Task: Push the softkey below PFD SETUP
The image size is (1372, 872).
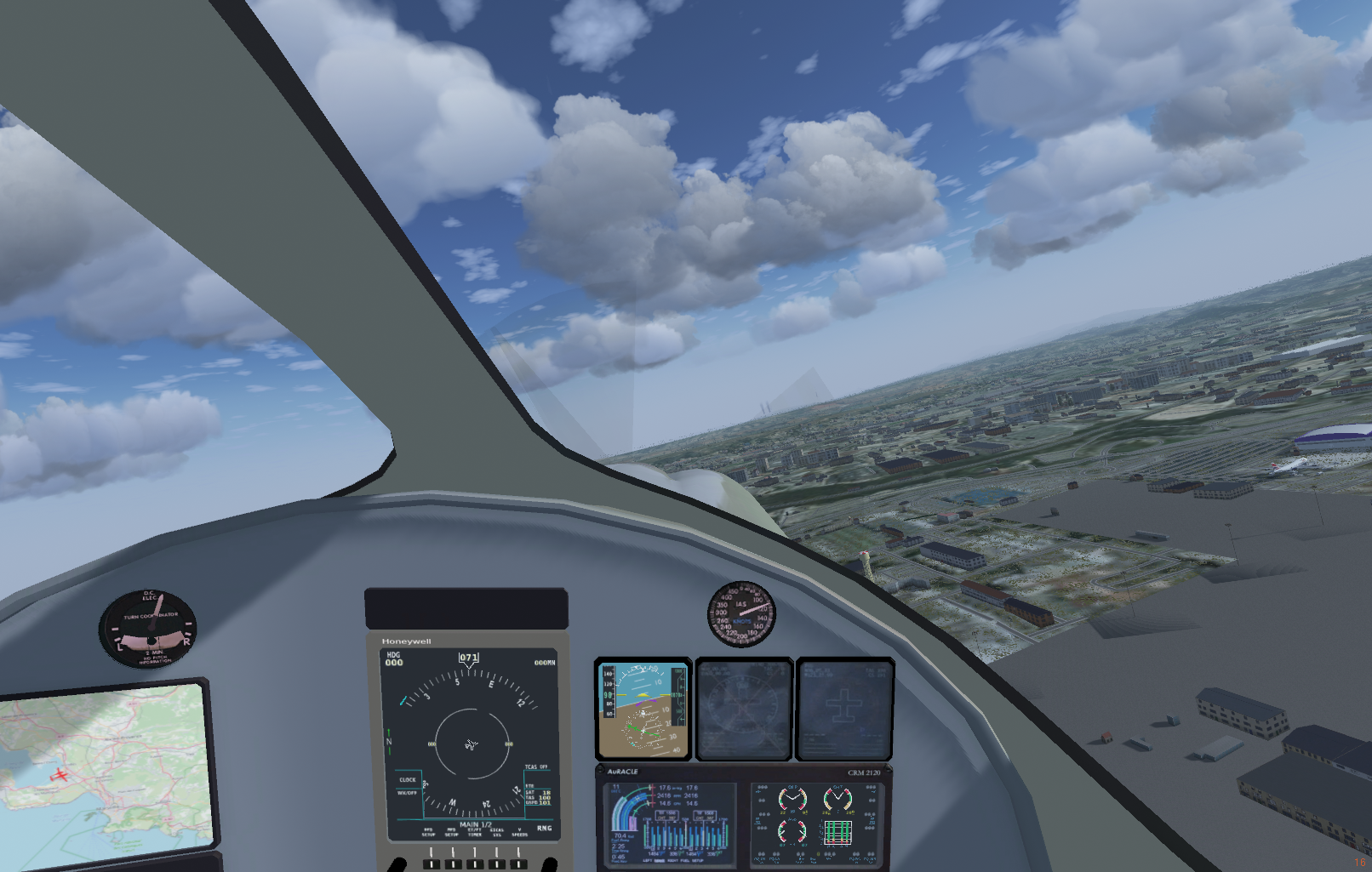Action: tap(431, 863)
